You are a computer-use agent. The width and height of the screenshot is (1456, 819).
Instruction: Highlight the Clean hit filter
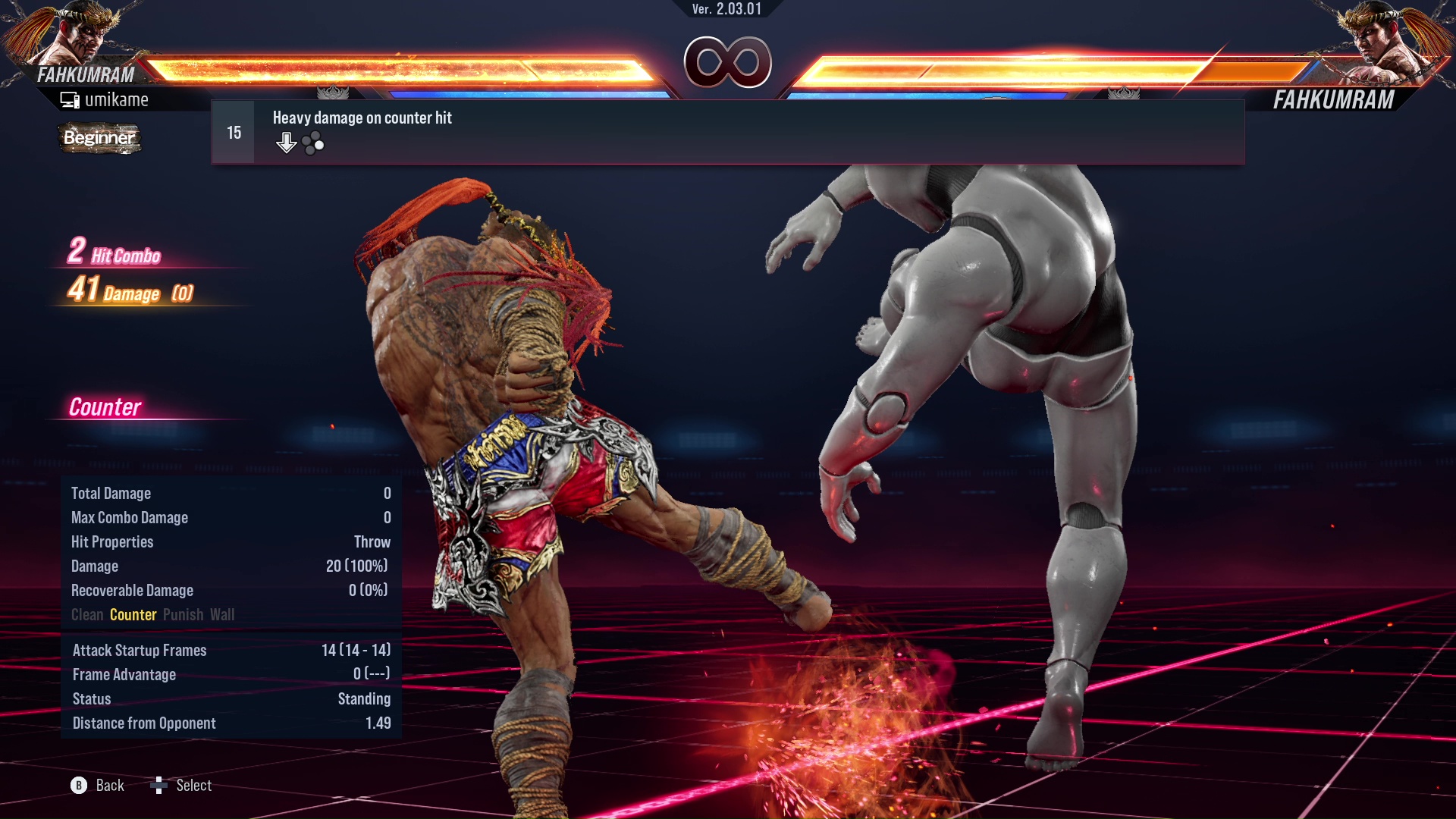tap(86, 614)
